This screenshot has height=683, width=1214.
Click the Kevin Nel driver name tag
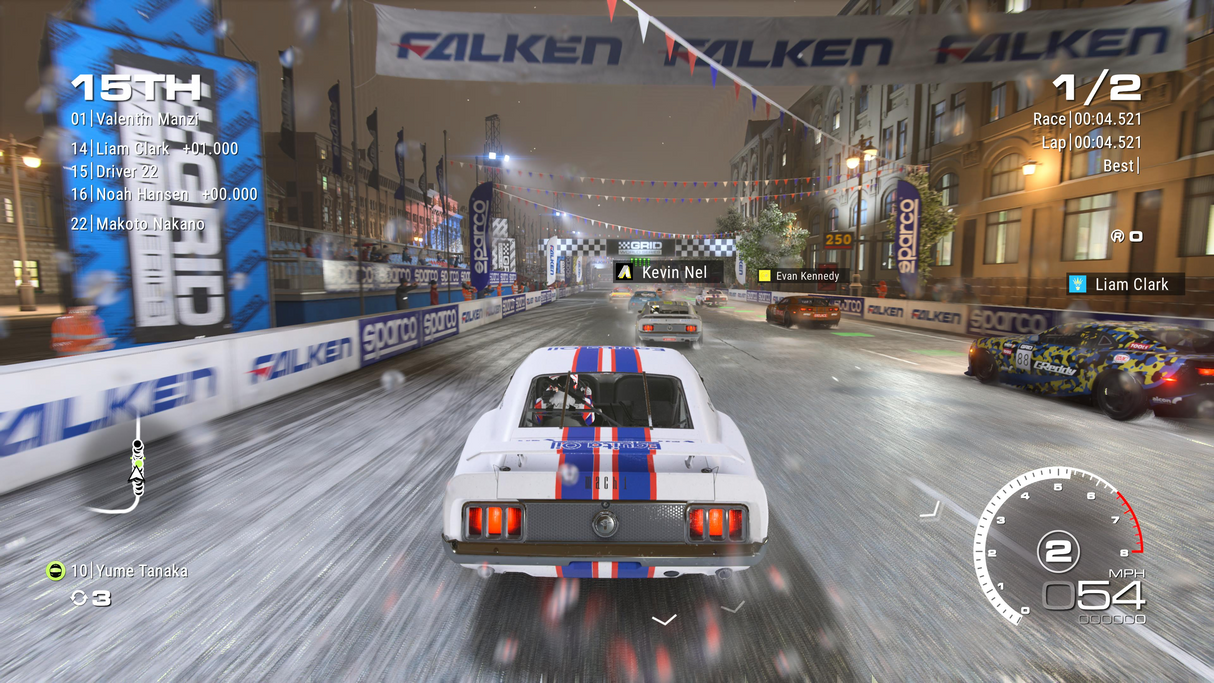(667, 272)
